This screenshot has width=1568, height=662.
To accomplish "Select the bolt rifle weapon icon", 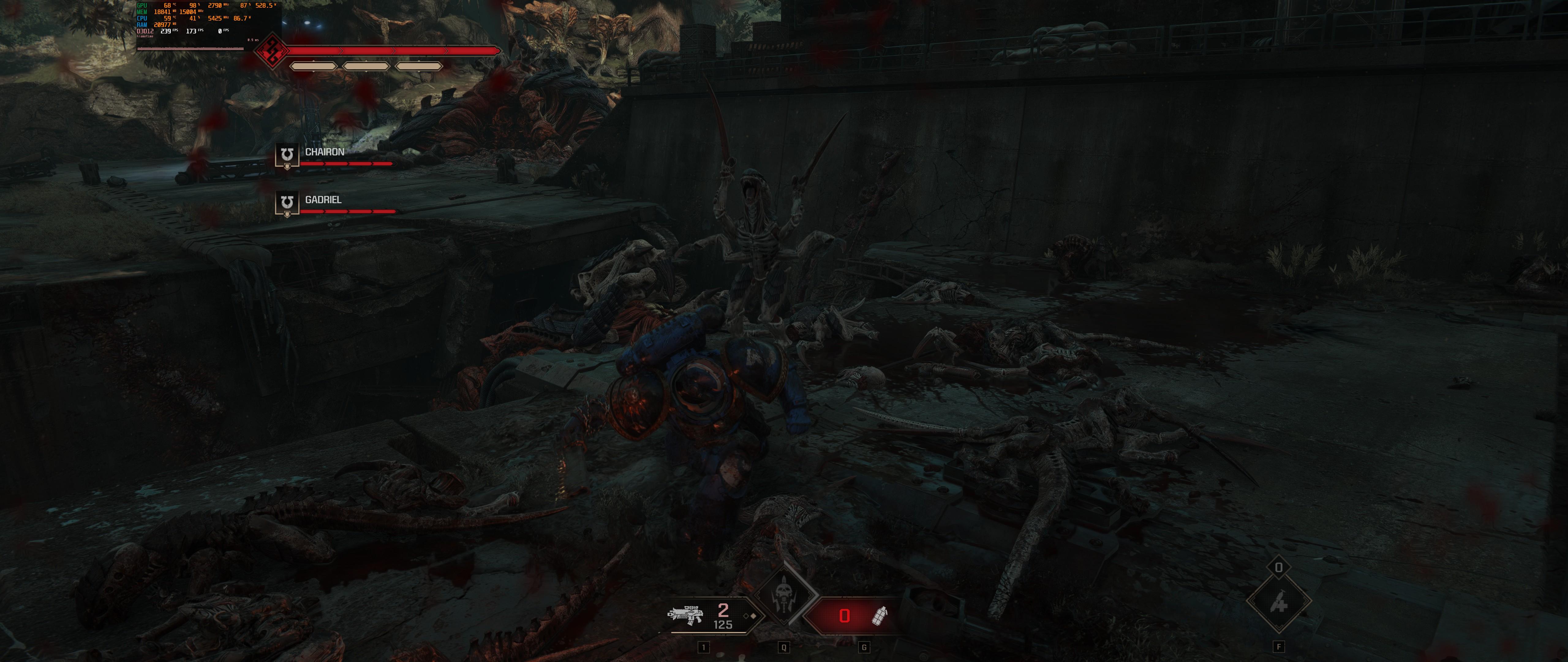I will pos(685,615).
